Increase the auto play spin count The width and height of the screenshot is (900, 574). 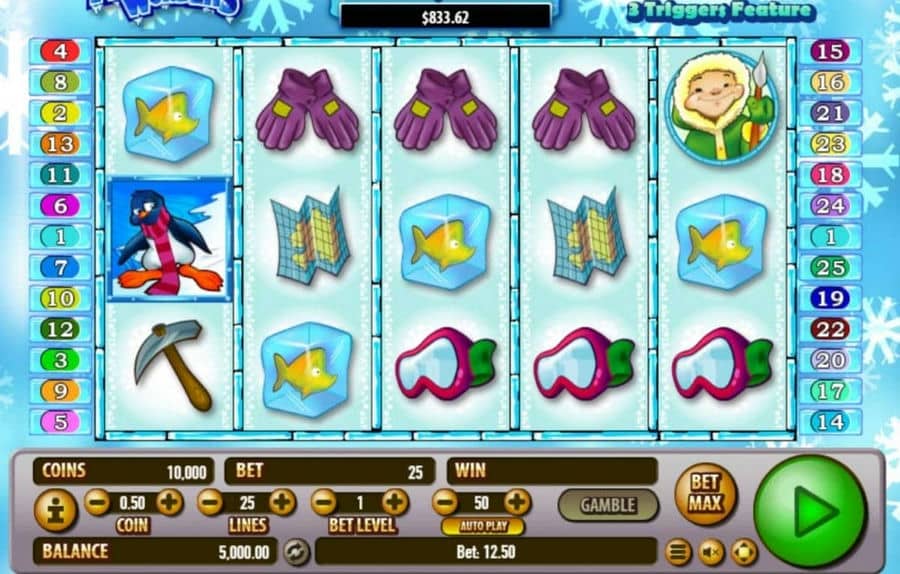click(517, 502)
